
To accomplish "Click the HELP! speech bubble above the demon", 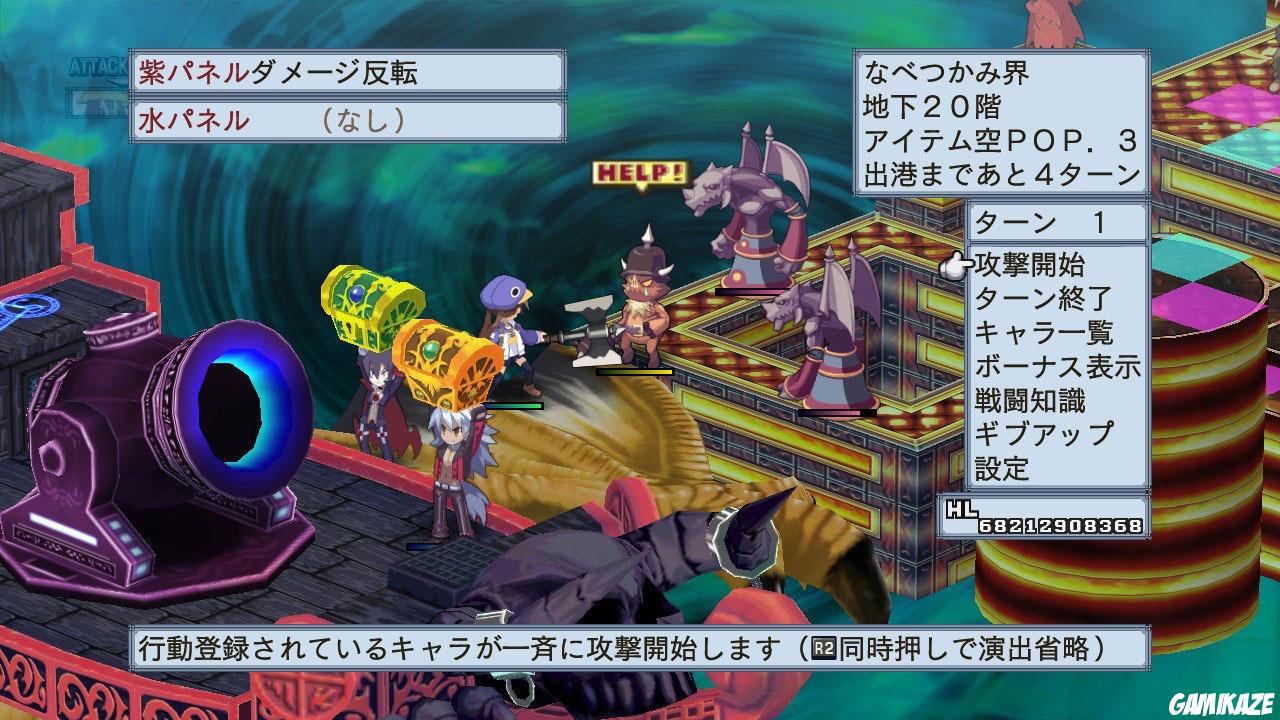I will (x=640, y=172).
